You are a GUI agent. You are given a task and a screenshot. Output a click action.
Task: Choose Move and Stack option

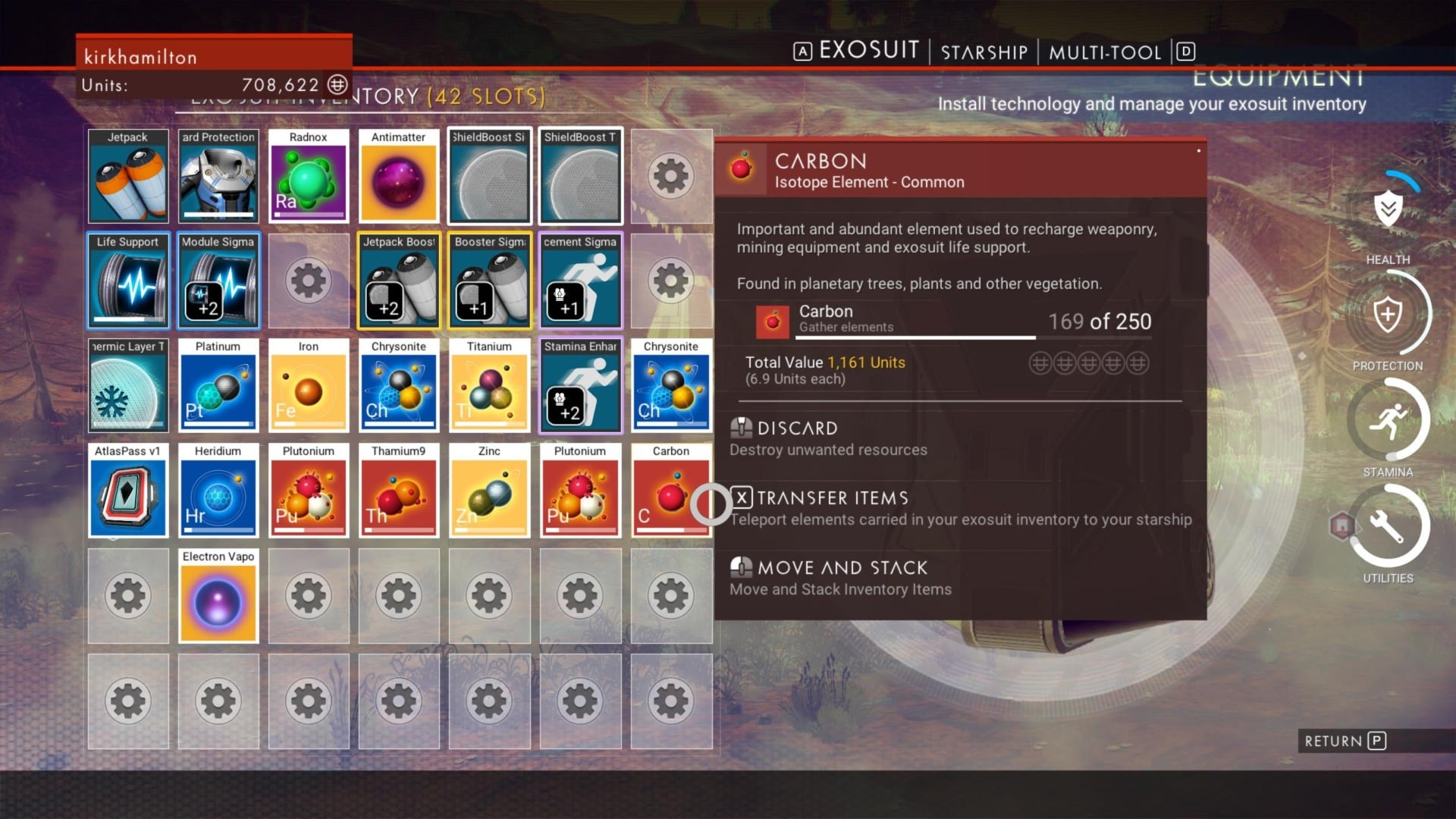click(x=842, y=568)
